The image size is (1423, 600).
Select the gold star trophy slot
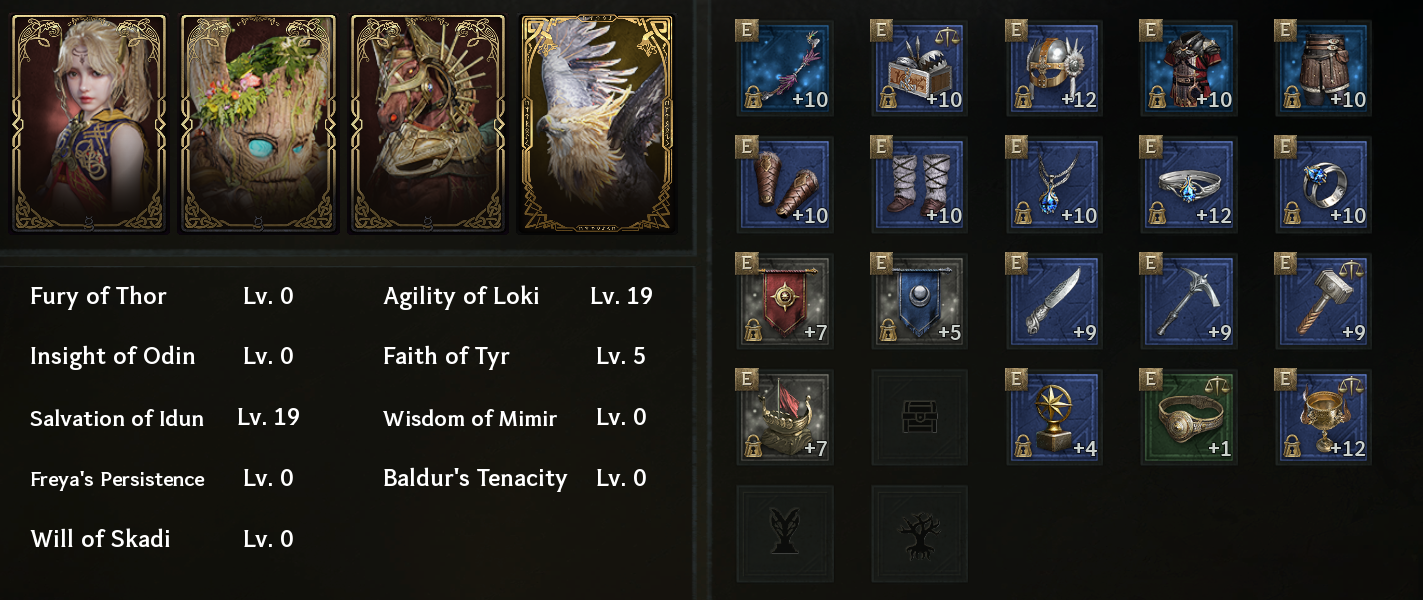click(x=1053, y=417)
